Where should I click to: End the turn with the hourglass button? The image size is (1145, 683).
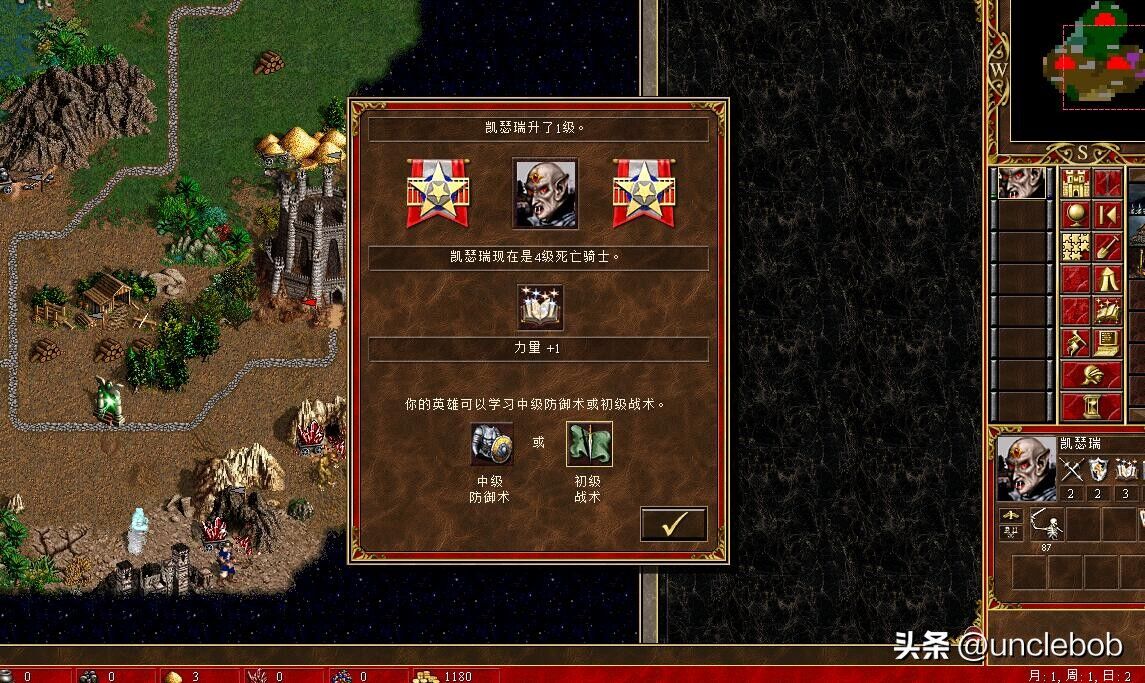(x=1091, y=406)
